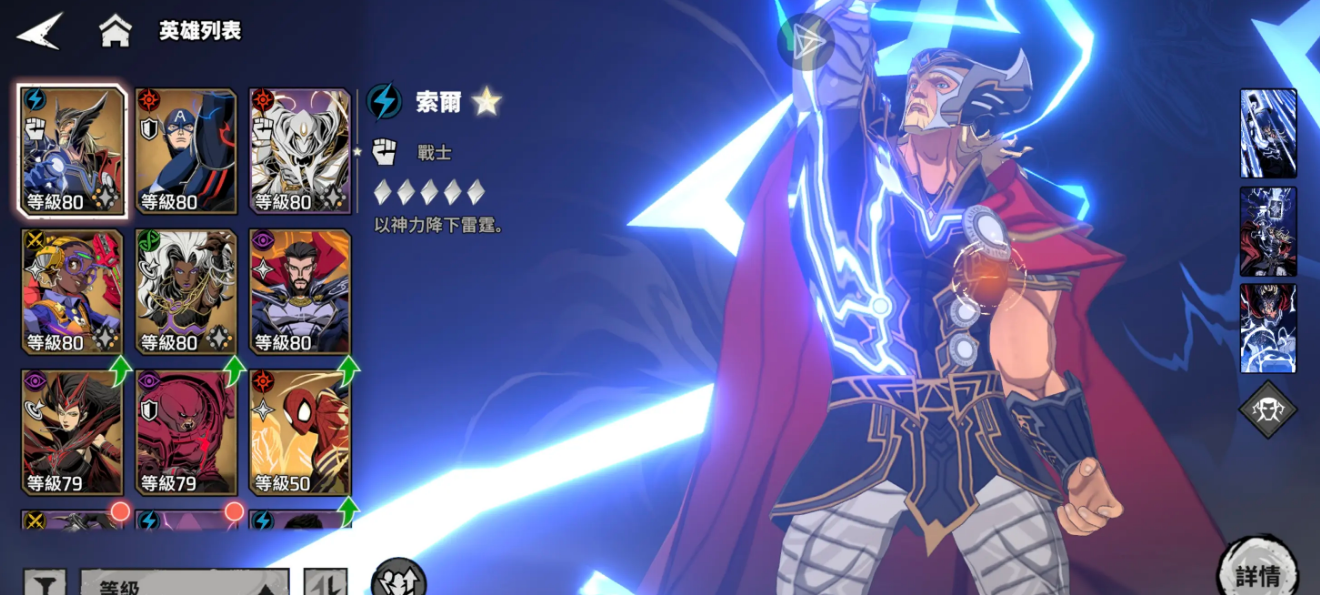Select the Spider-Man level 50 card

[300, 432]
